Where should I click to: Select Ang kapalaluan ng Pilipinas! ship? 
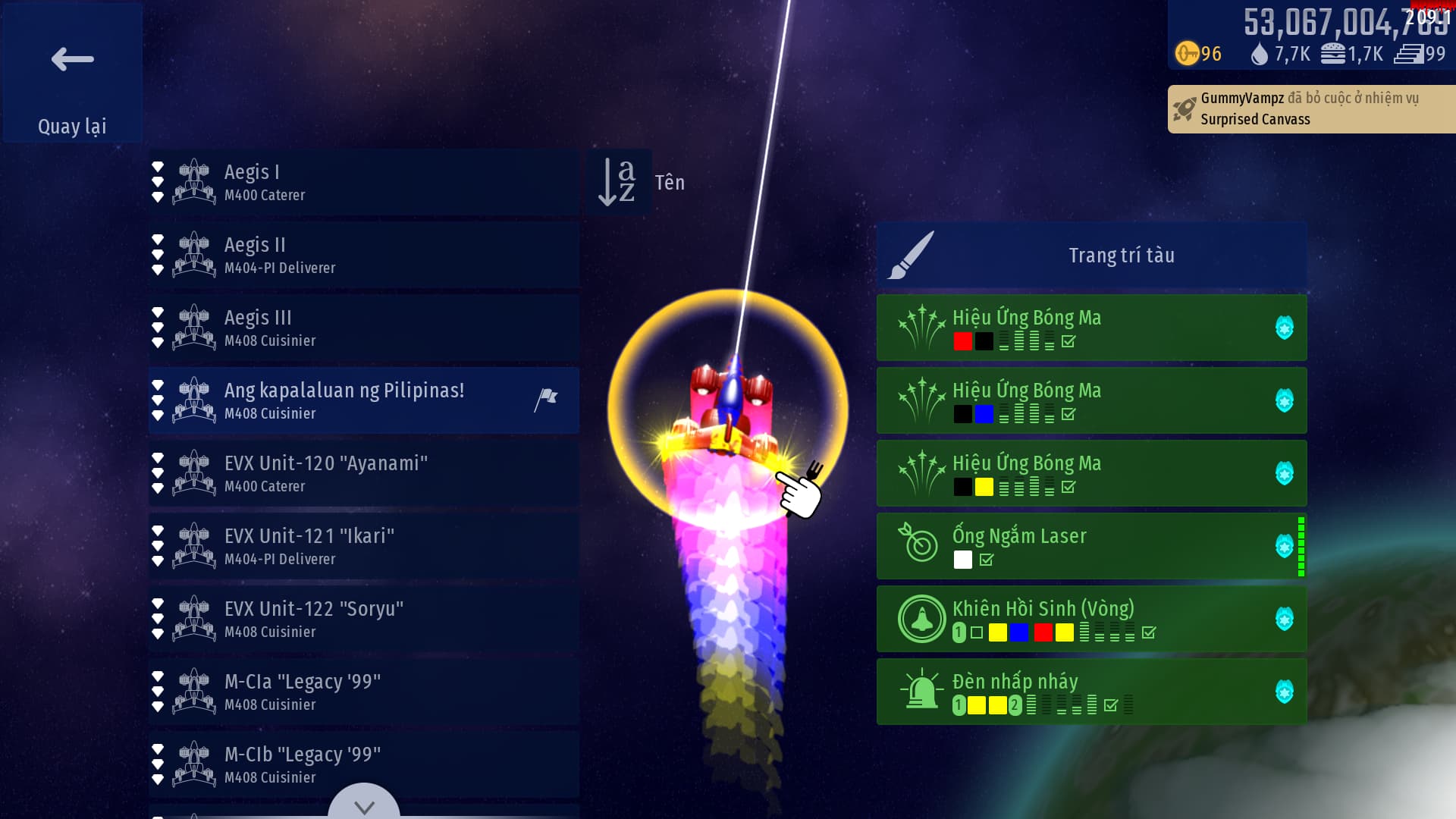point(364,400)
